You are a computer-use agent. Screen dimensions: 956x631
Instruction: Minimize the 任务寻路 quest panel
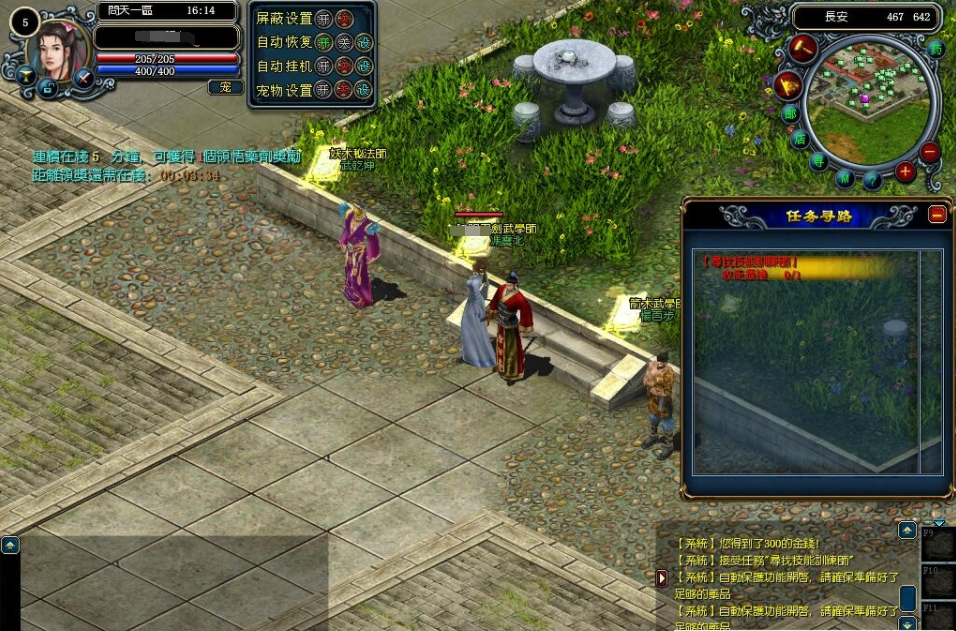[937, 213]
